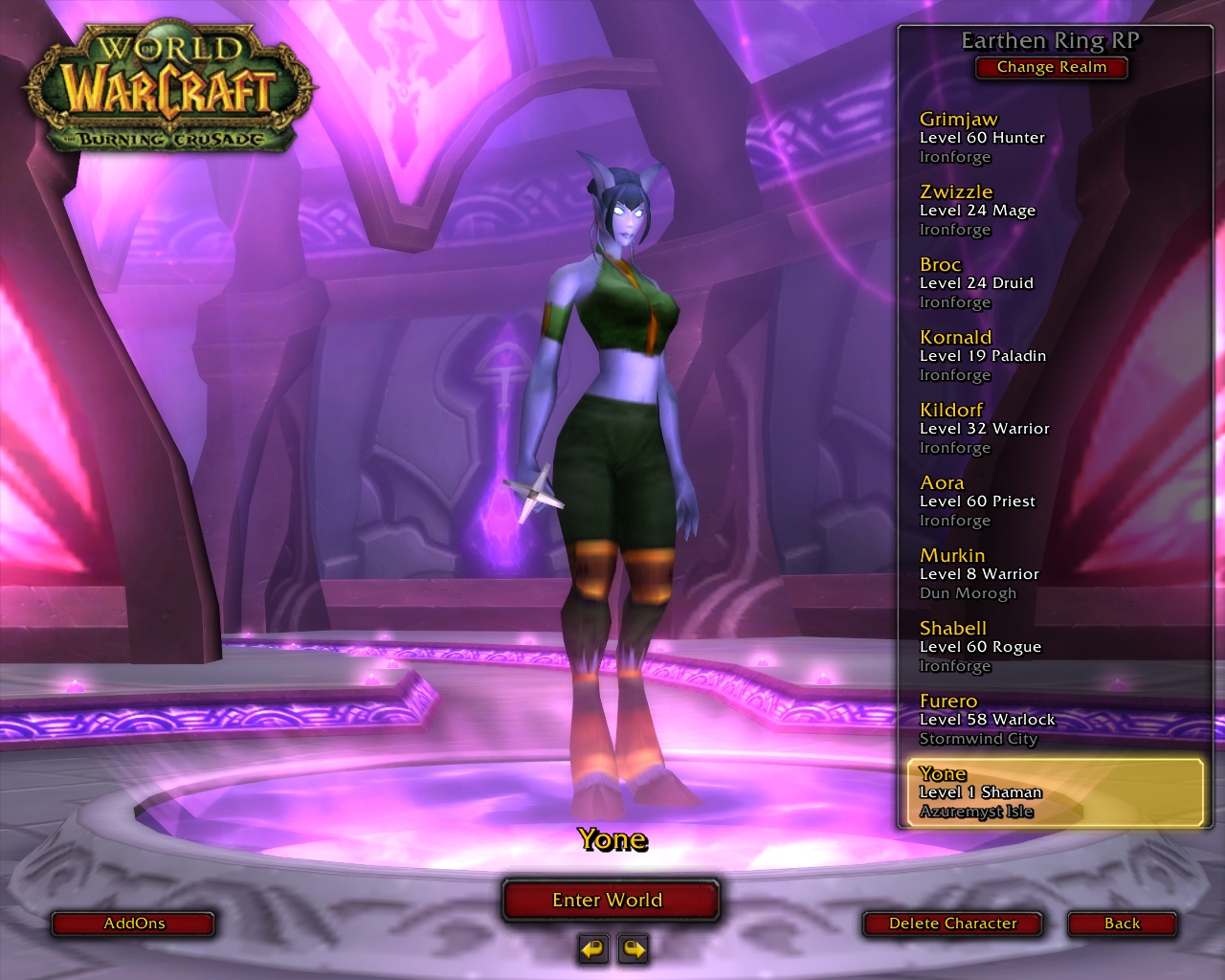Rotate character right with the arrow button
Image resolution: width=1225 pixels, height=980 pixels.
pos(634,948)
